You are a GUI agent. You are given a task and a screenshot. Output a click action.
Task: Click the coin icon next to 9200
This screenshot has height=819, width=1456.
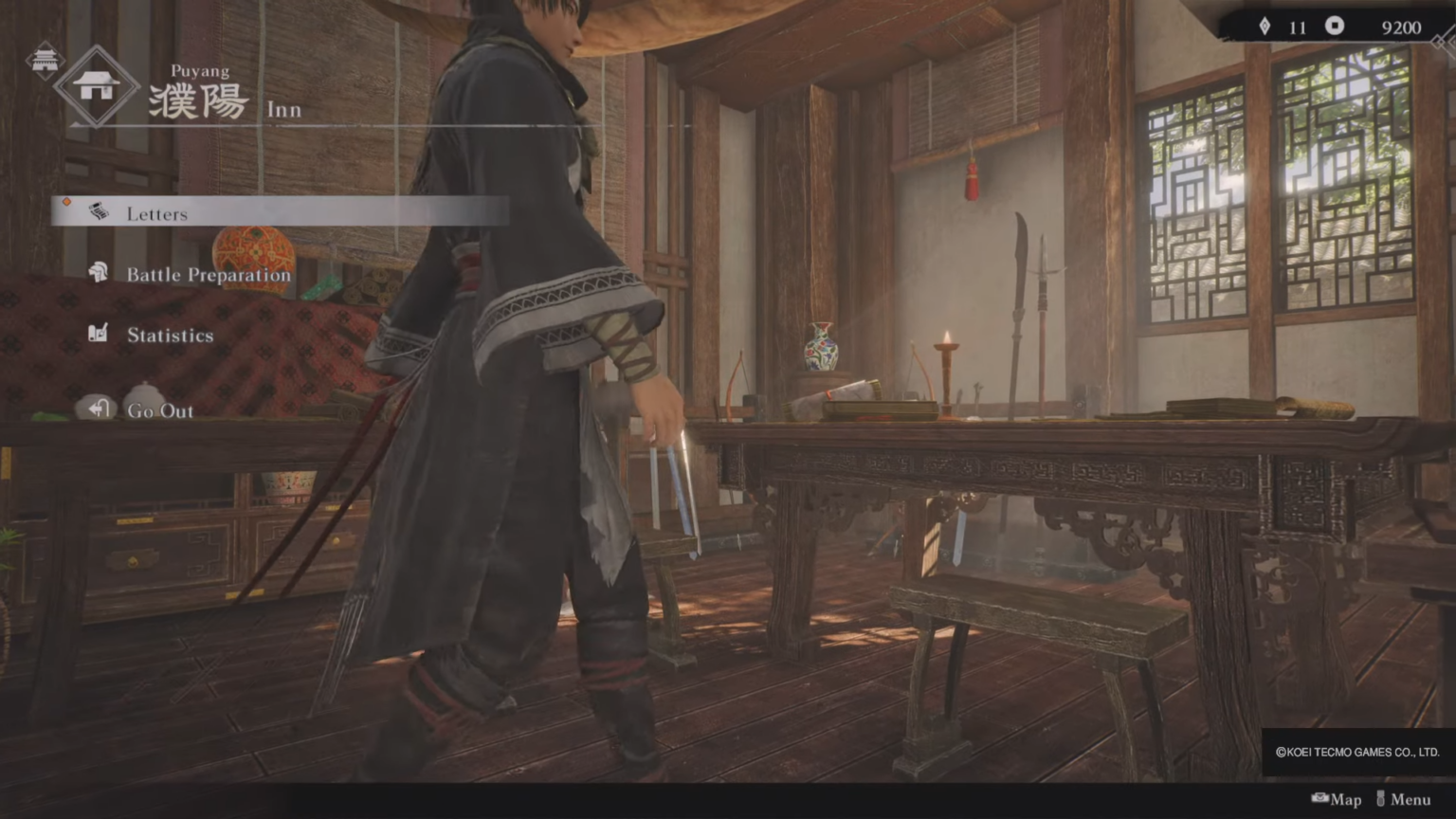tap(1336, 27)
